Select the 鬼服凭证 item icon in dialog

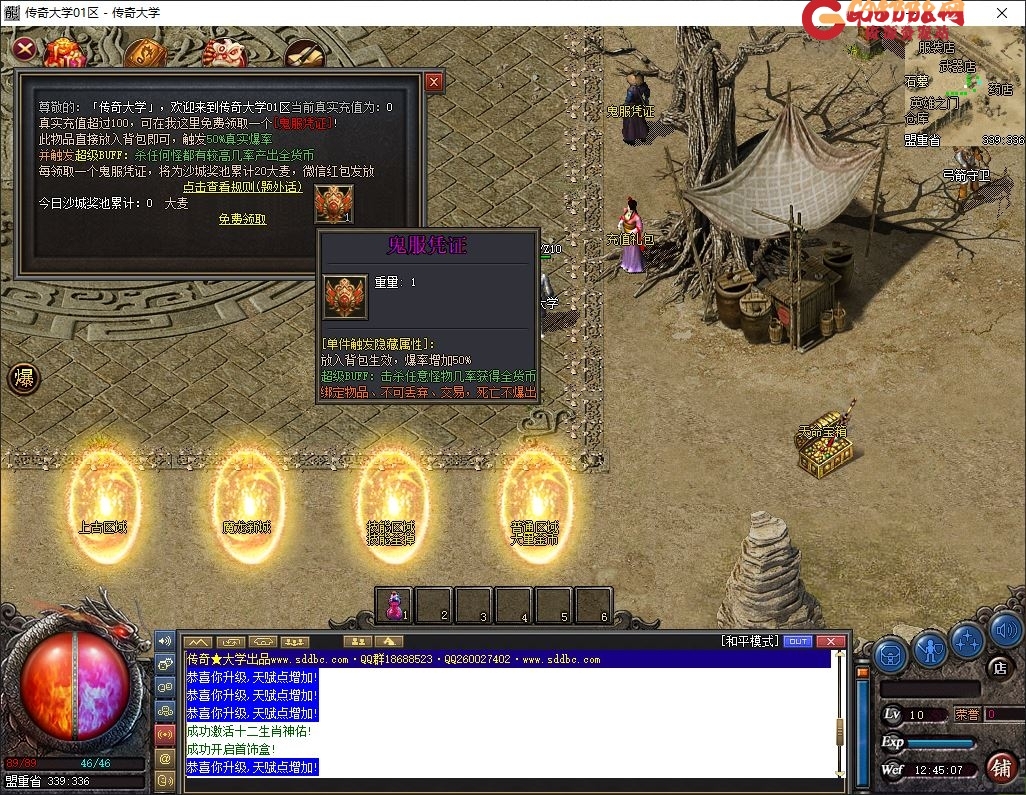pos(333,203)
